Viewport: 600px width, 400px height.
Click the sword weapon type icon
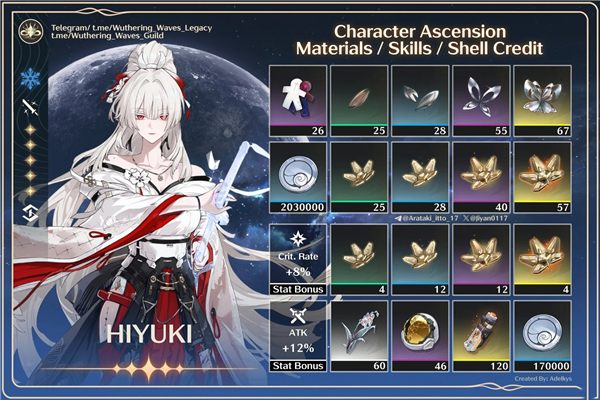[x=28, y=111]
